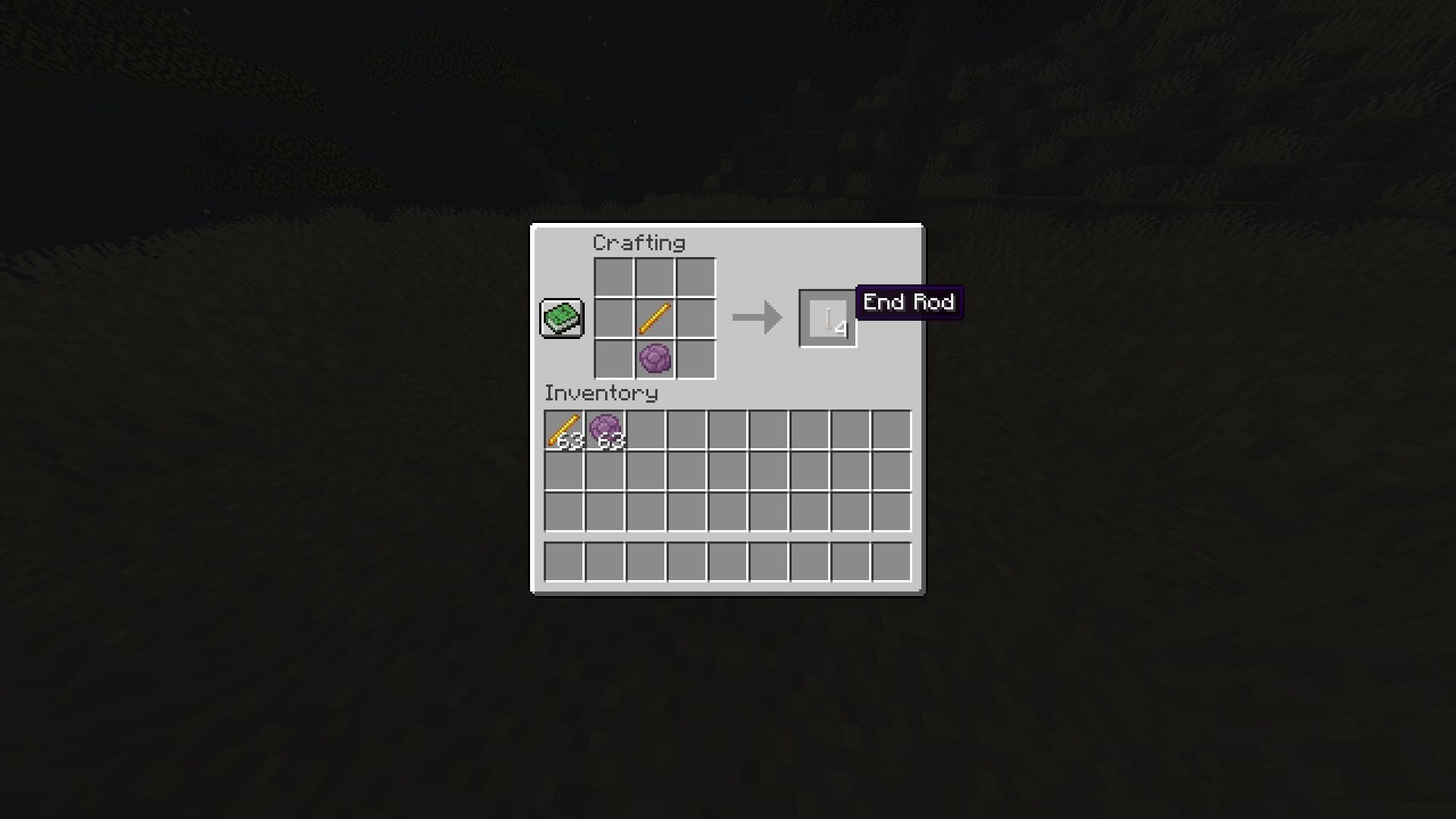Click the top-right crafting grid slot
Screen dimensions: 1456x819
point(695,278)
